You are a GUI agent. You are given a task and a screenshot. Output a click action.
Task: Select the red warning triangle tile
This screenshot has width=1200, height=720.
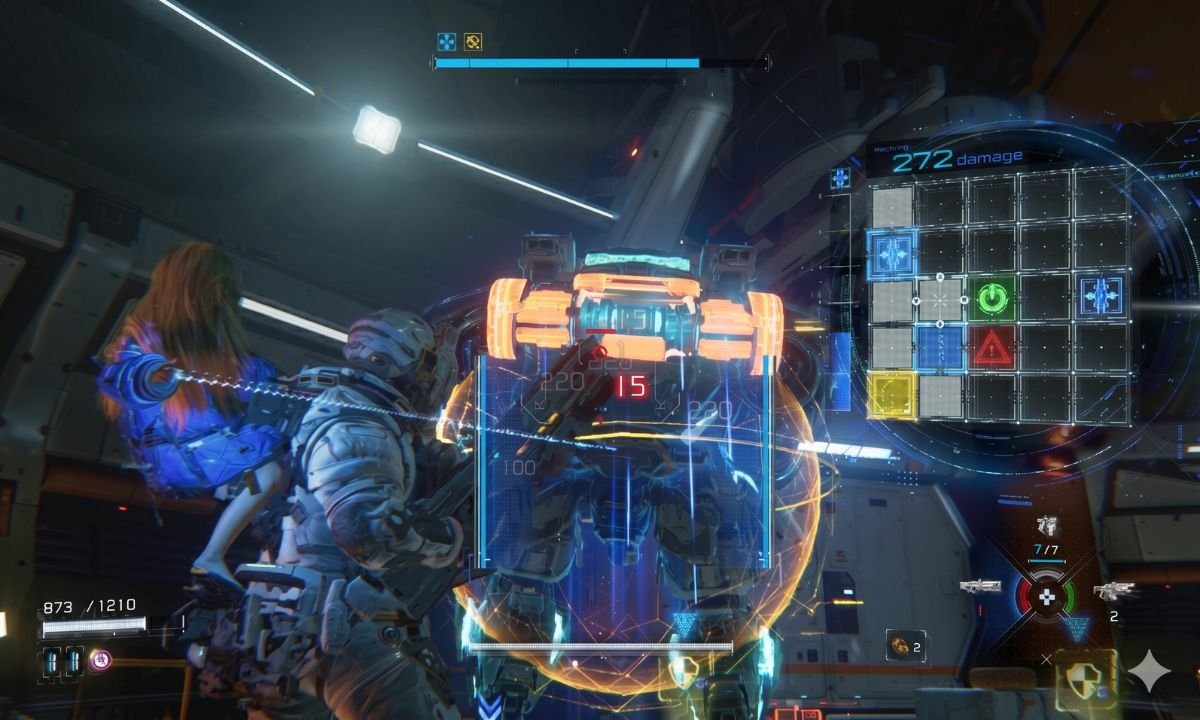[x=992, y=348]
